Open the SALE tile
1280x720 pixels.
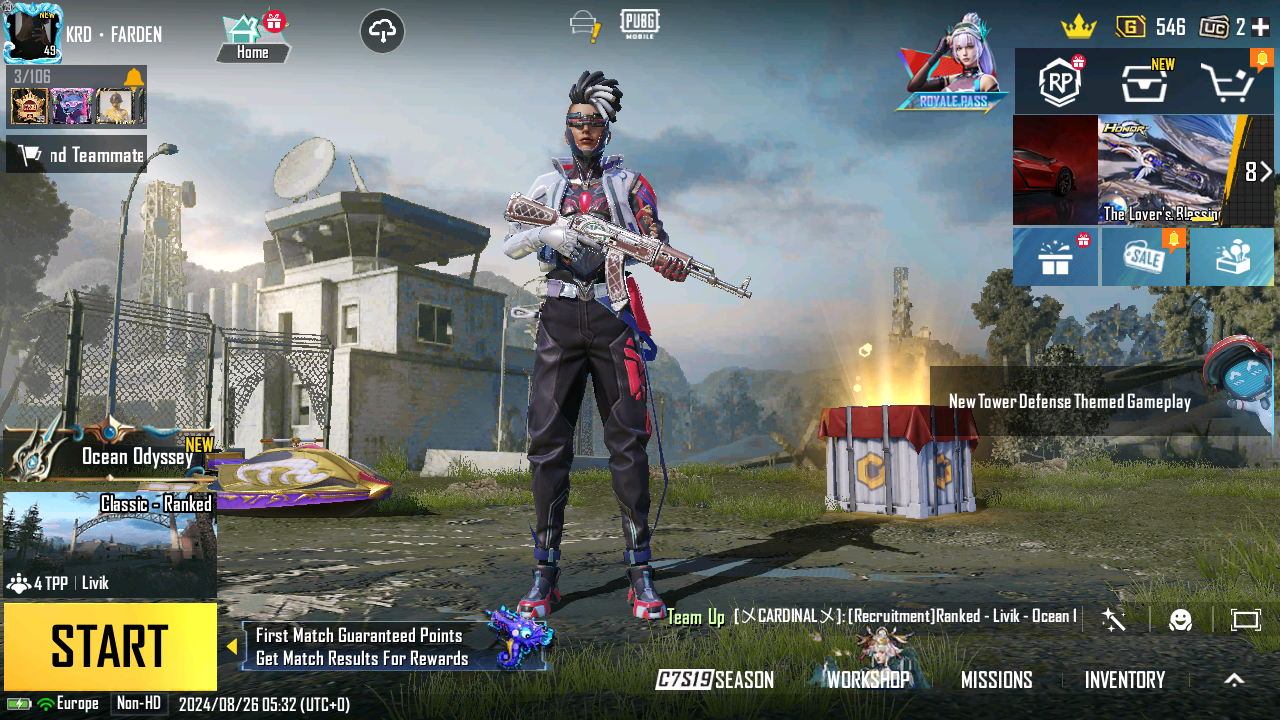coord(1143,258)
